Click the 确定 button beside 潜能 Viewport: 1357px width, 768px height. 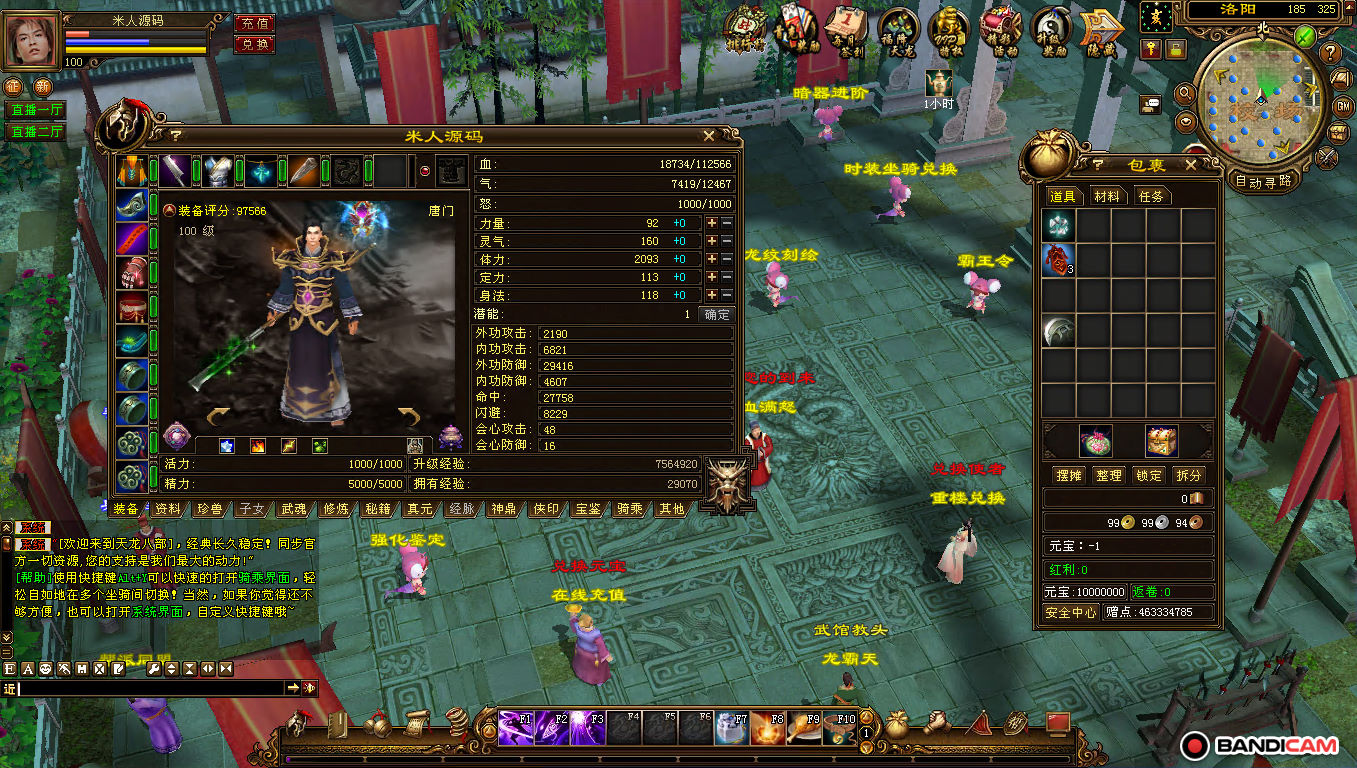pos(717,314)
